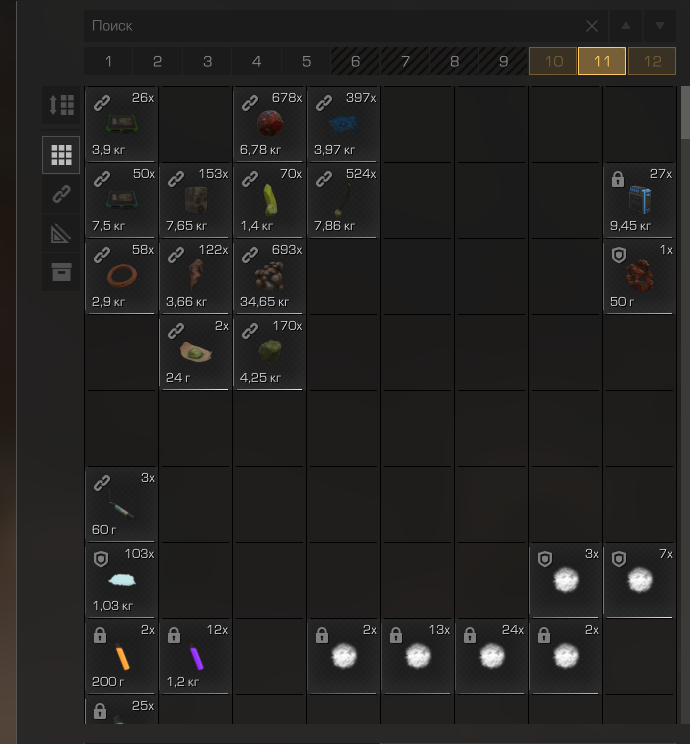This screenshot has height=744, width=690.
Task: Select the locked orange stick stack of 2
Action: point(122,657)
